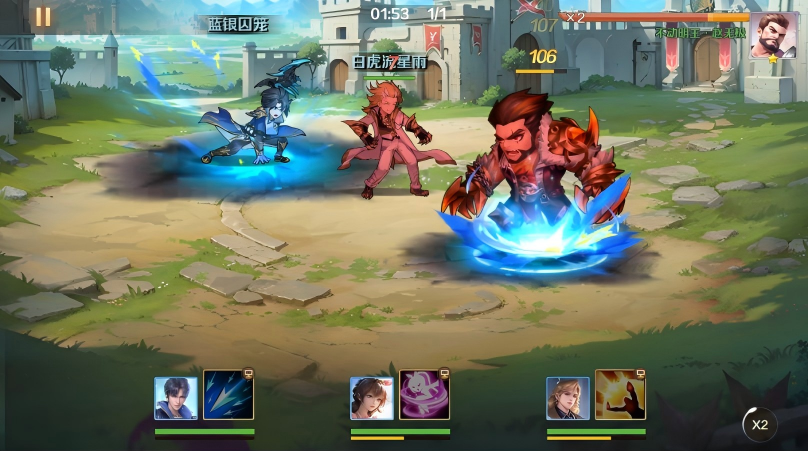Select the brown-haired female hero portrait
Viewport: 808px width, 452px height.
pos(372,398)
